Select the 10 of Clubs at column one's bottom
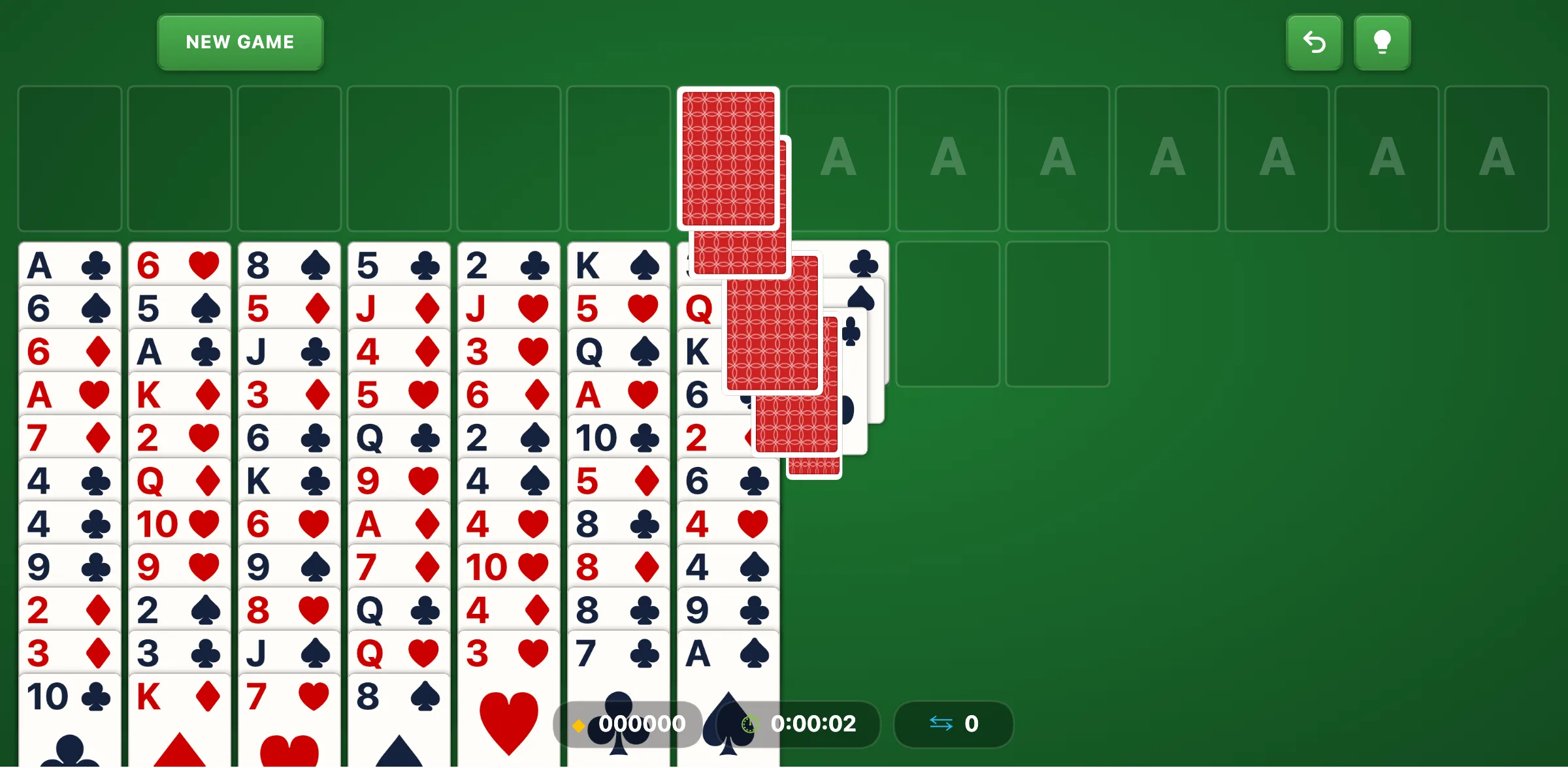1568x768 pixels. pos(70,696)
